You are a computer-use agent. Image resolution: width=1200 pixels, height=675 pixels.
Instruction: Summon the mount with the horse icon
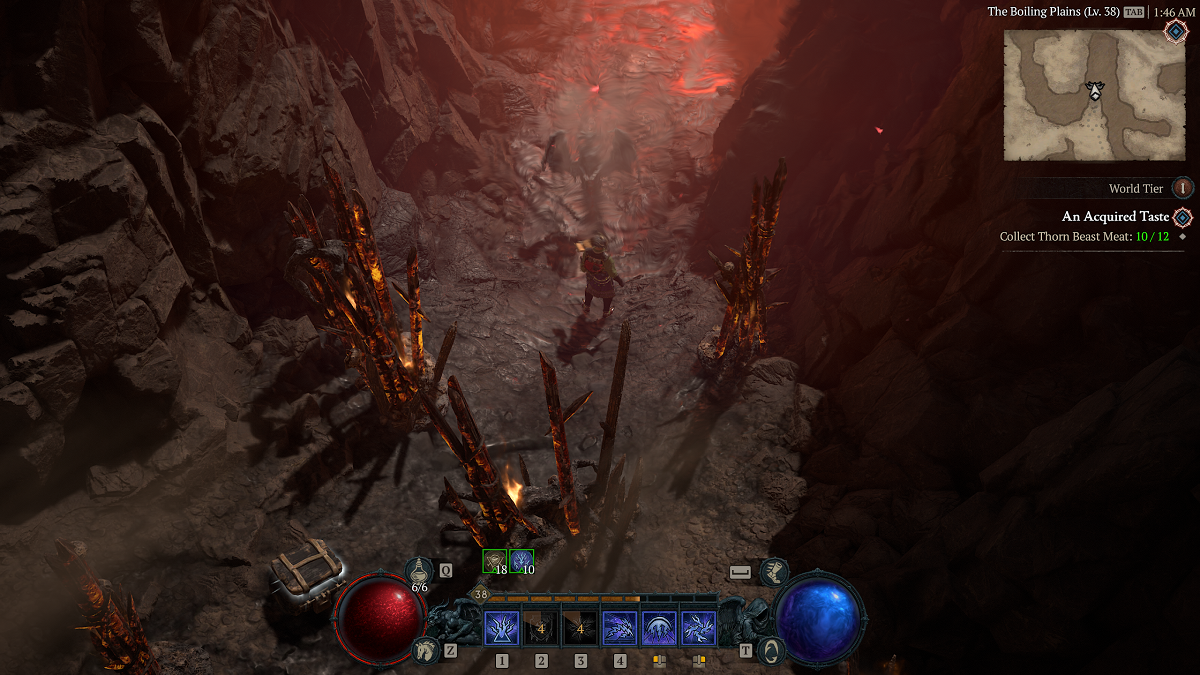coord(424,650)
